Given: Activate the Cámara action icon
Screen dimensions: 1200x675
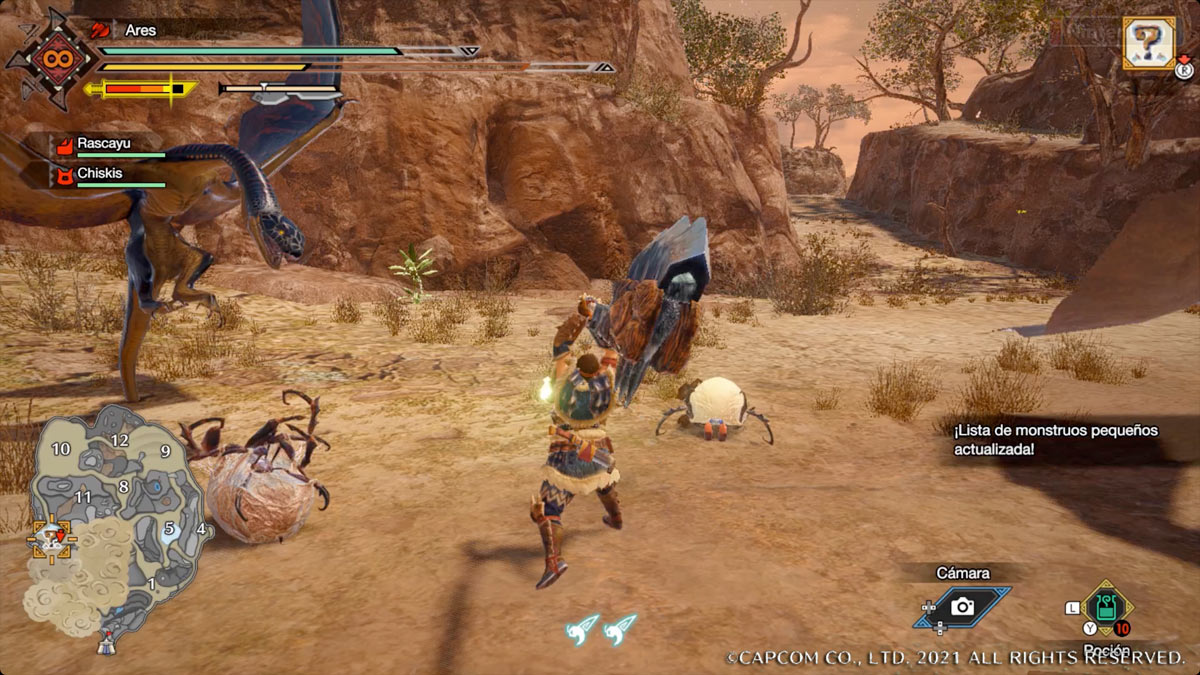Looking at the screenshot, I should coord(962,606).
